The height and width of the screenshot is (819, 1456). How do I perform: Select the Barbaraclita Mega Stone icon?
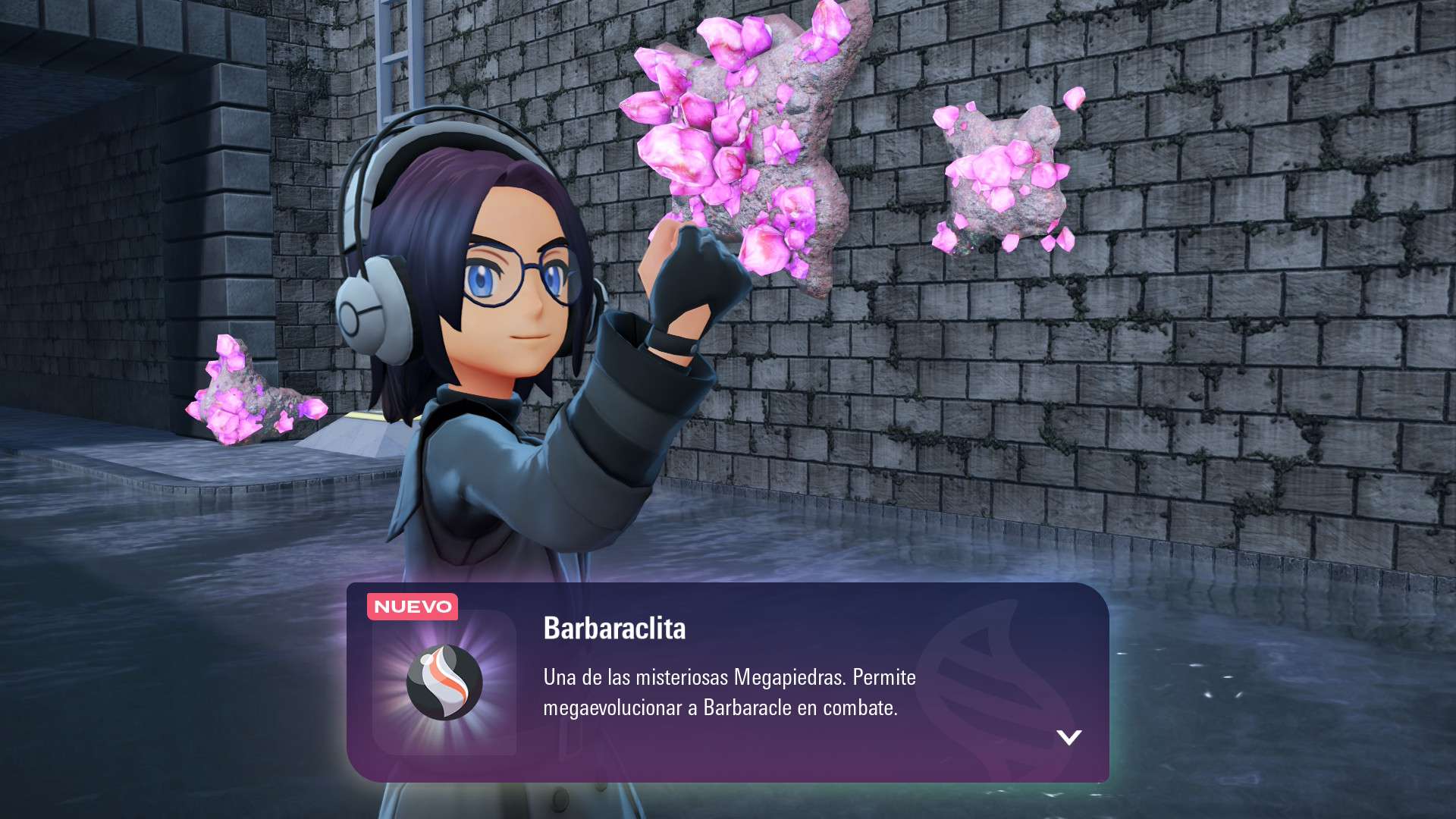(x=444, y=682)
